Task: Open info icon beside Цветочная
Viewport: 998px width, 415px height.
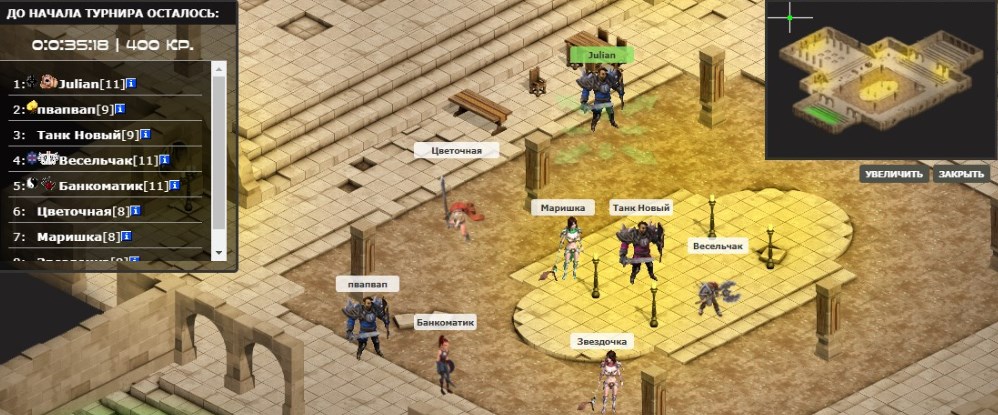Action: click(x=136, y=212)
